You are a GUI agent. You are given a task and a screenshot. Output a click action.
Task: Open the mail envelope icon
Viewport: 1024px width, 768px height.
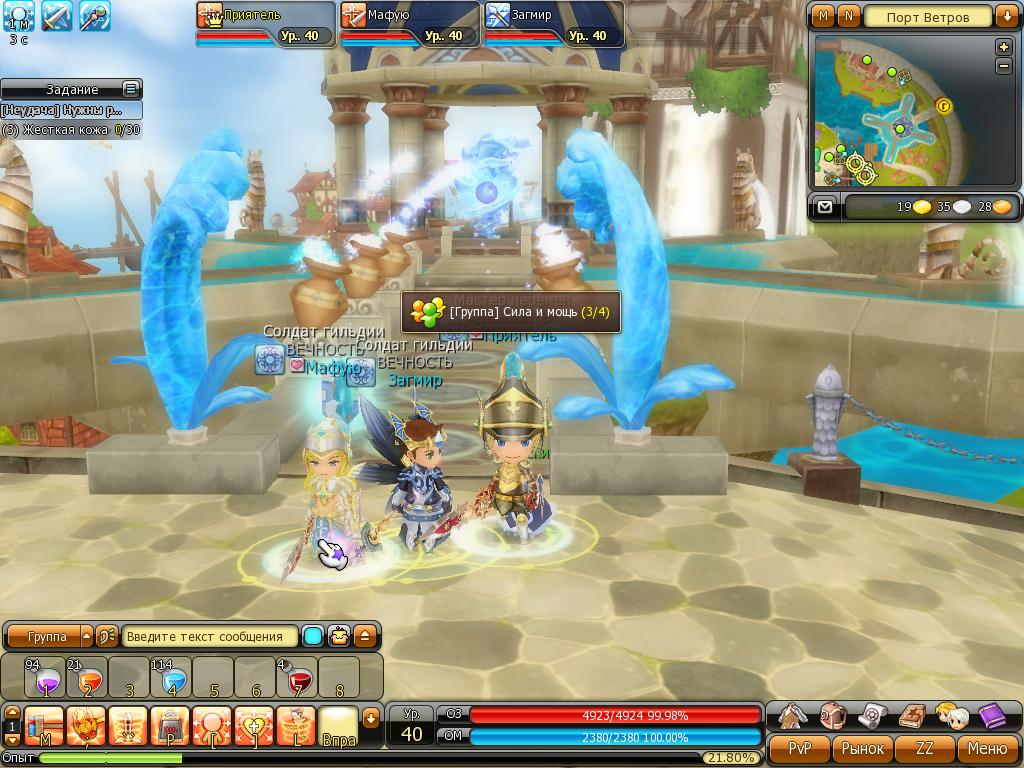(824, 207)
